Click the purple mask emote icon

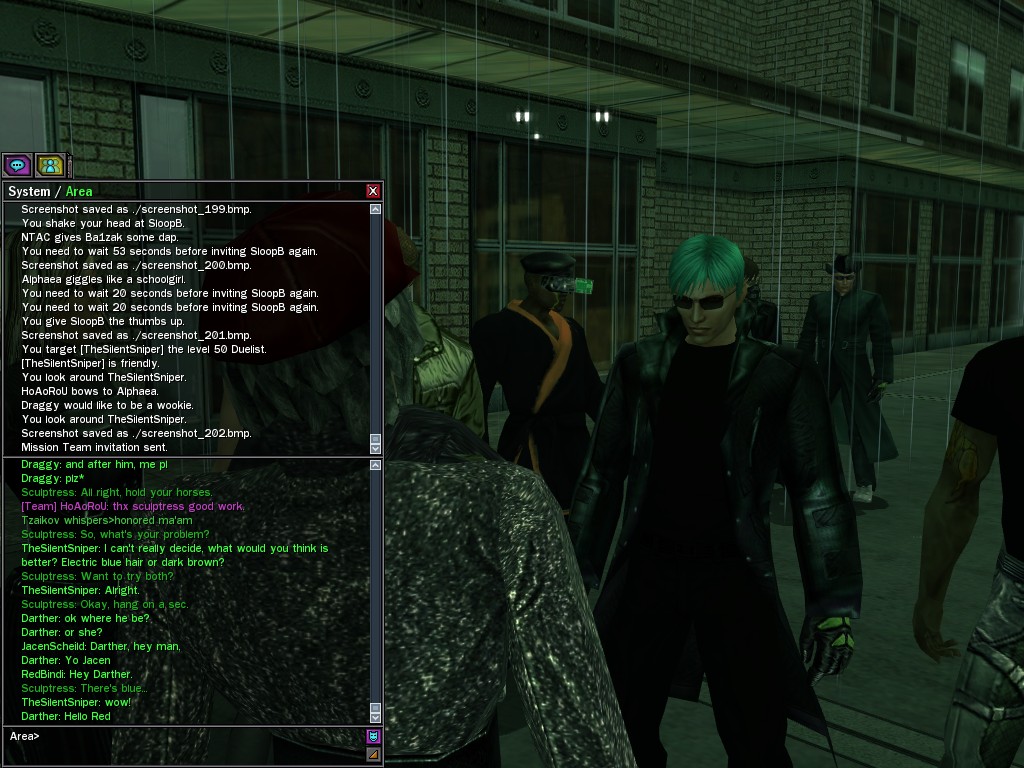pyautogui.click(x=373, y=737)
